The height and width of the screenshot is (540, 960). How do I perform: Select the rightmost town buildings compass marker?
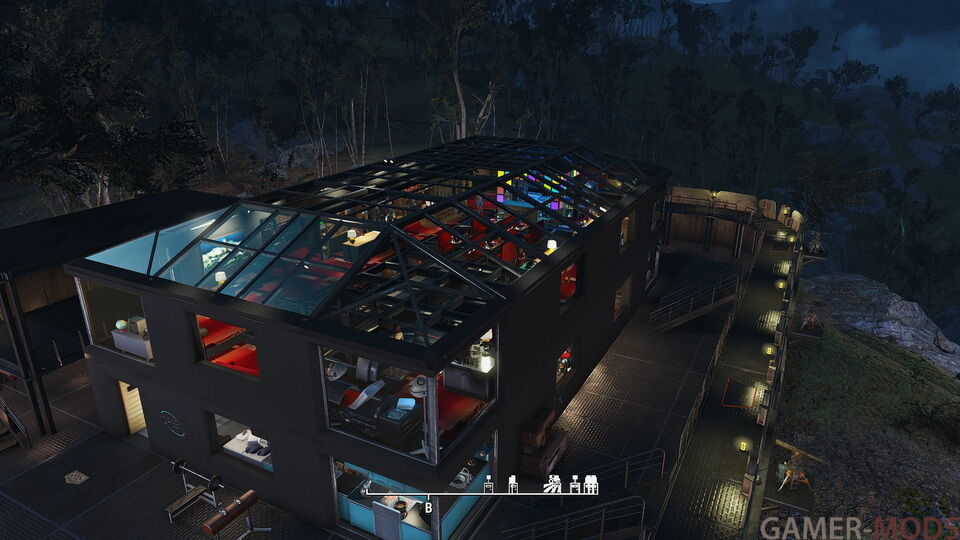(591, 485)
